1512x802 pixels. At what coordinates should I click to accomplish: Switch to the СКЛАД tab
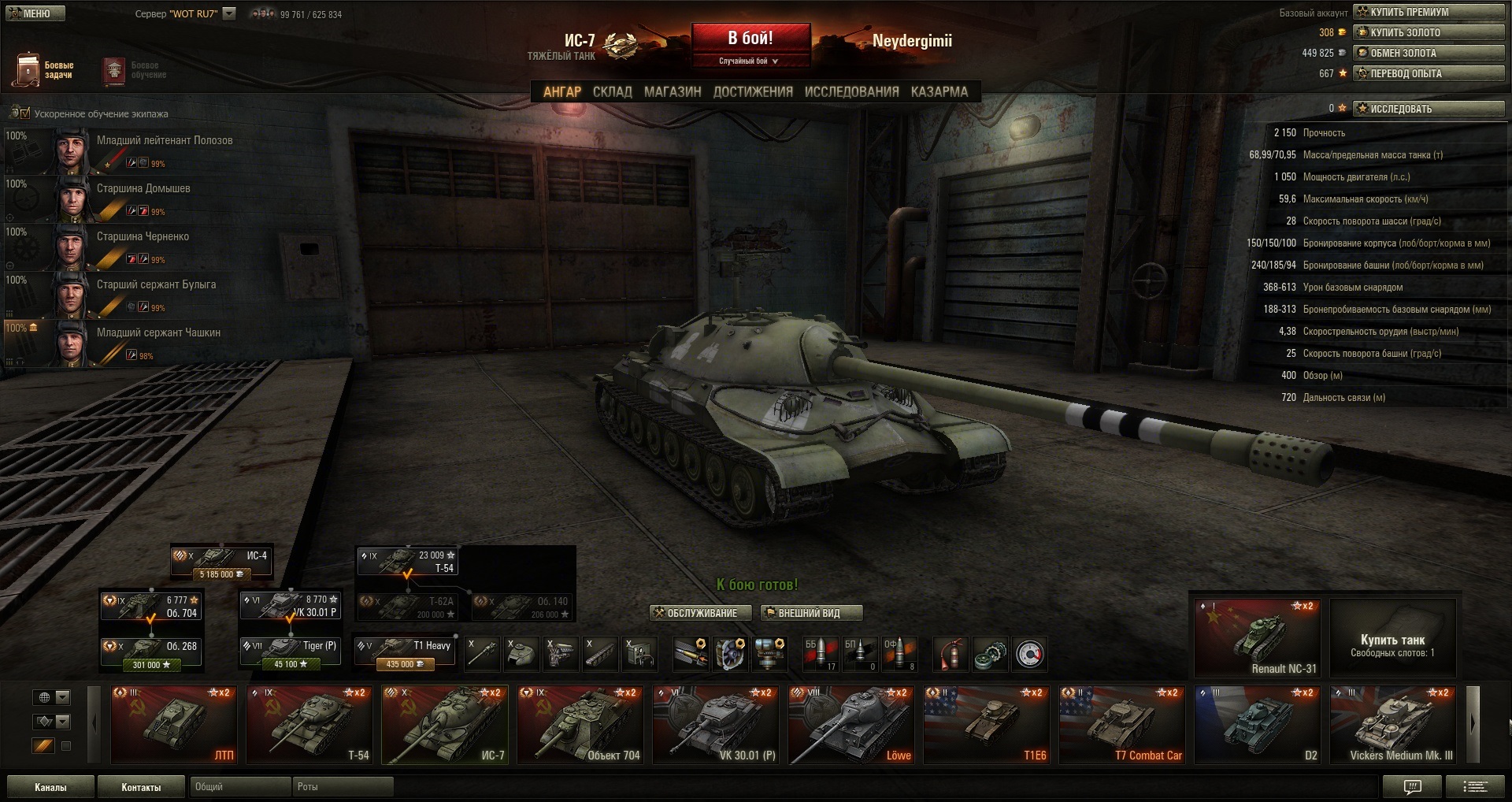point(612,92)
